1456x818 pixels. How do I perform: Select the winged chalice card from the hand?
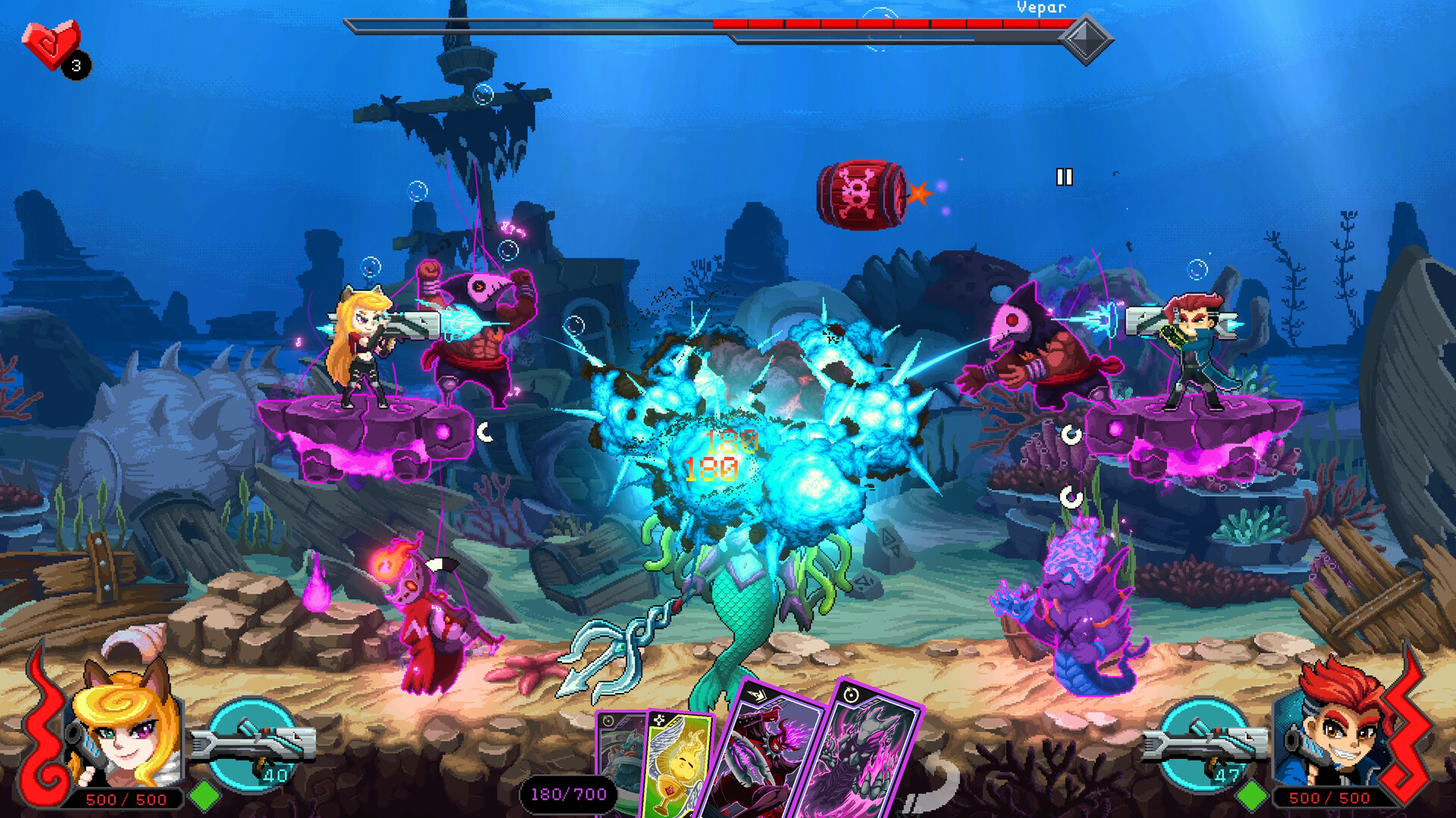click(679, 766)
